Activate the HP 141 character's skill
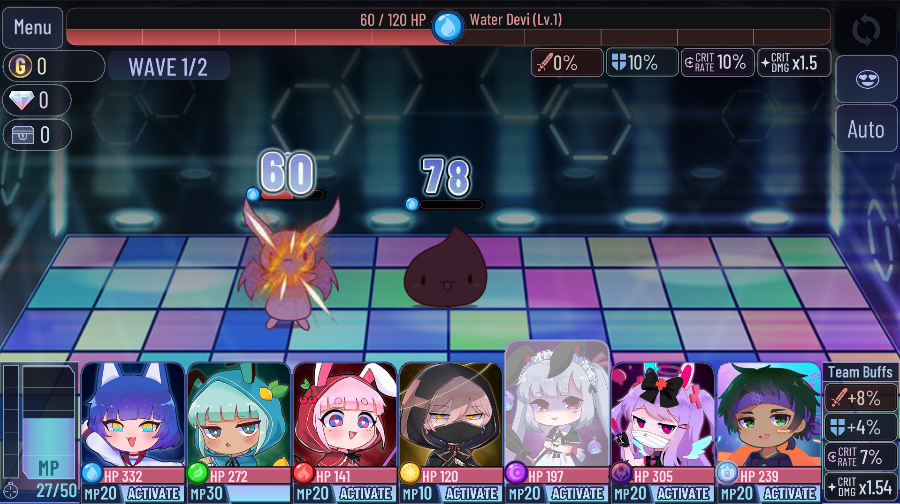This screenshot has height=504, width=900. point(367,494)
